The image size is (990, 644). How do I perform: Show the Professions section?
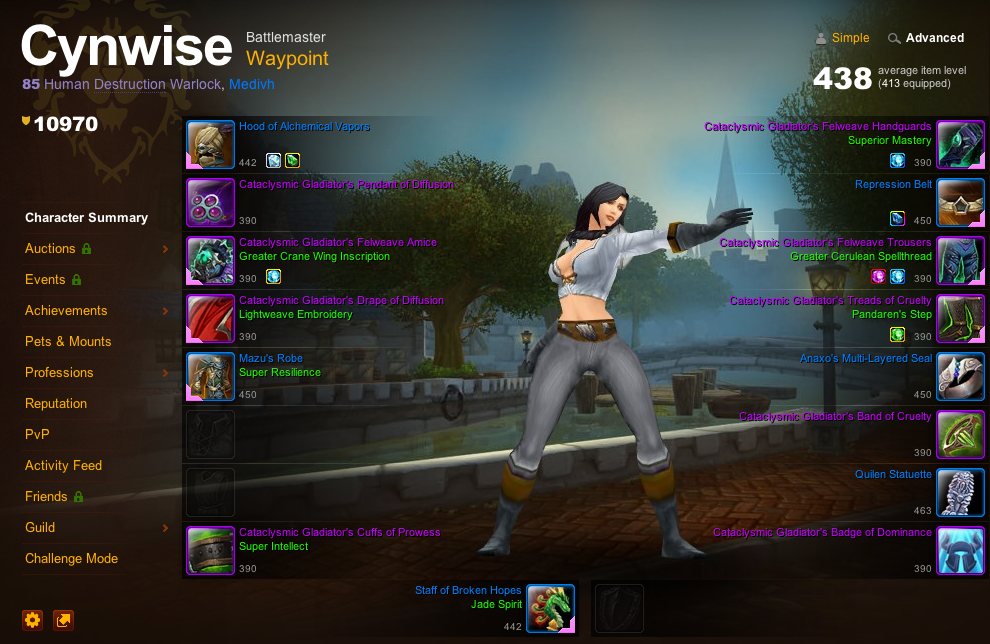click(x=59, y=372)
